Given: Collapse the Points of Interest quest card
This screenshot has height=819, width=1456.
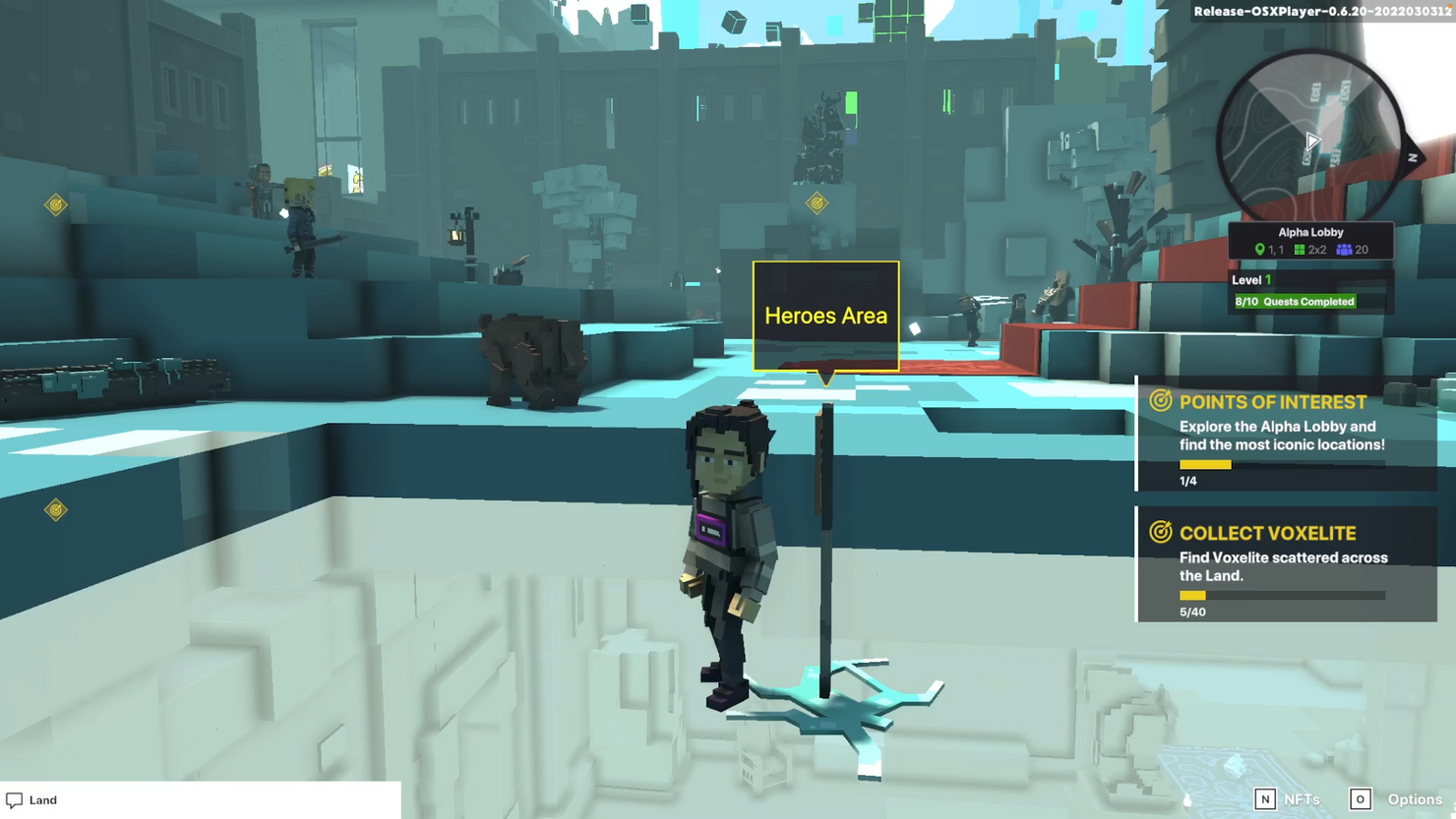Looking at the screenshot, I should click(1273, 401).
